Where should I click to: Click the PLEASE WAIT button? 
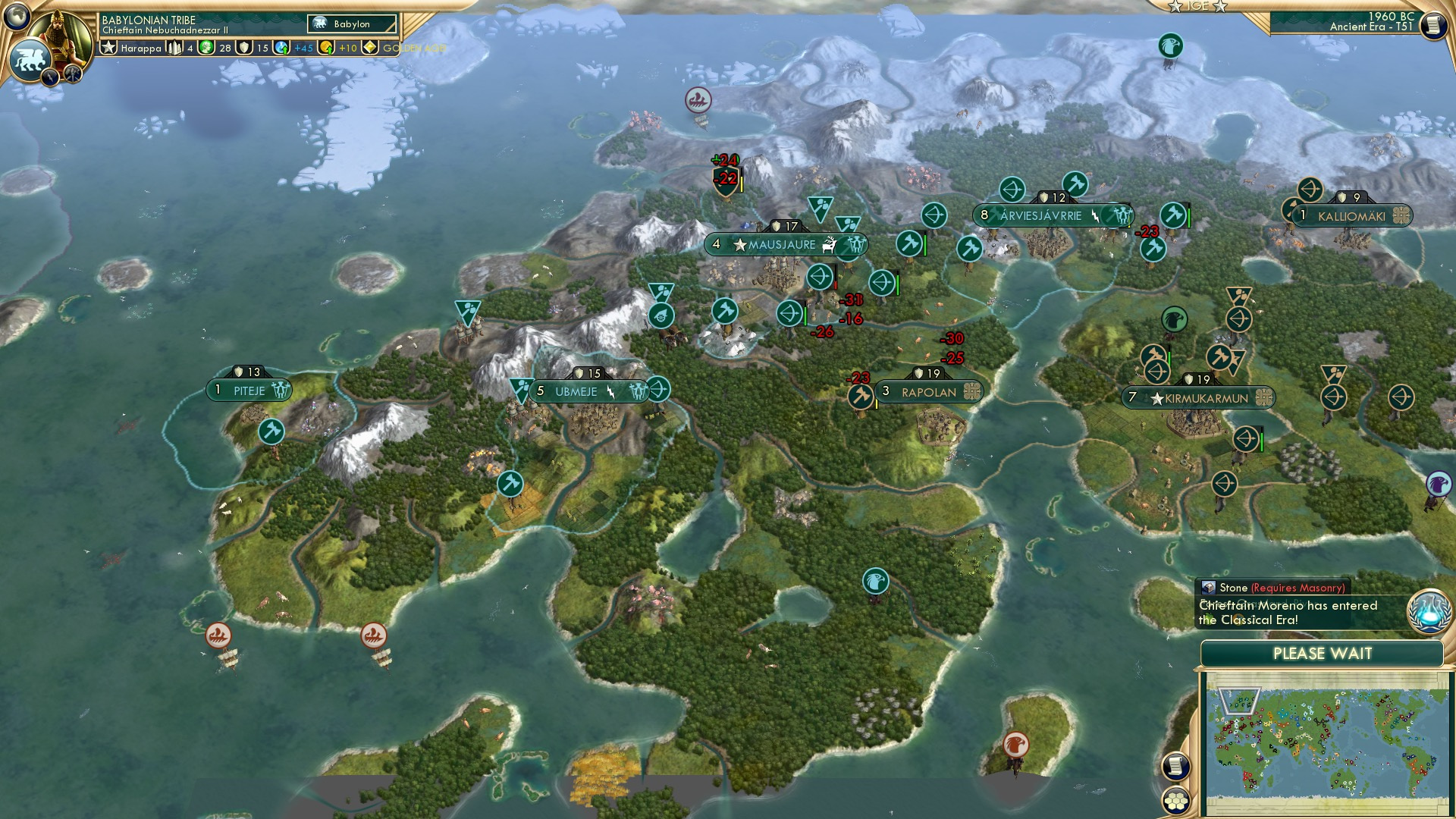click(x=1324, y=653)
